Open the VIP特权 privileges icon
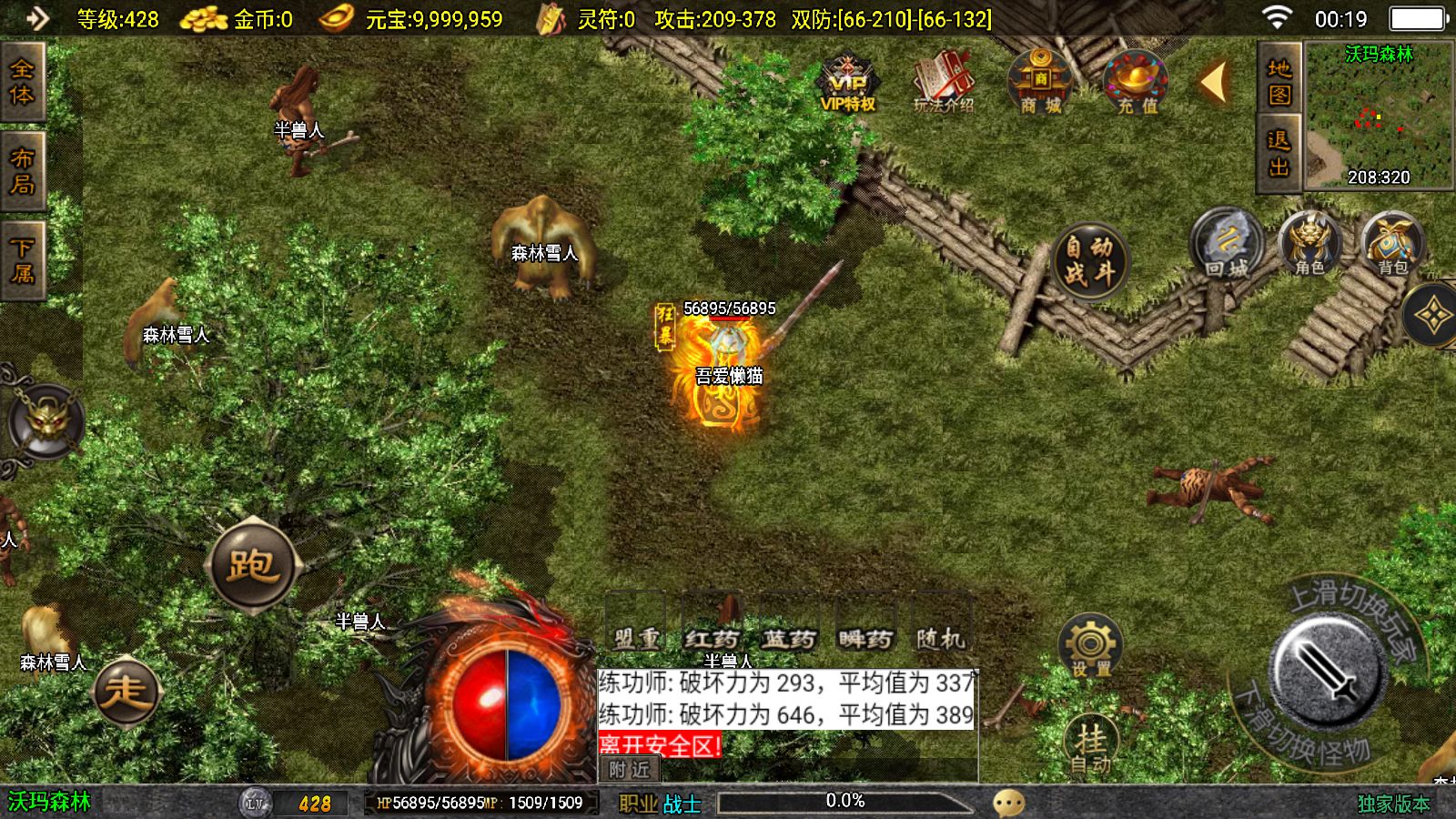The image size is (1456, 819). 847,82
